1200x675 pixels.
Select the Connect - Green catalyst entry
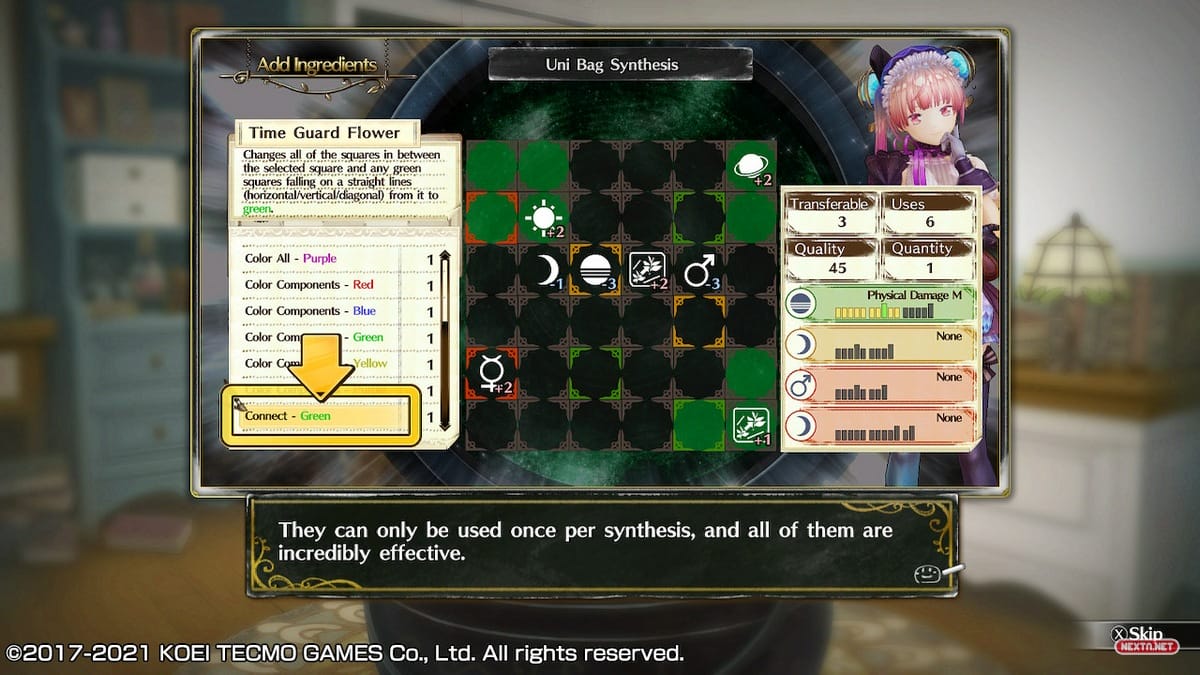320,416
